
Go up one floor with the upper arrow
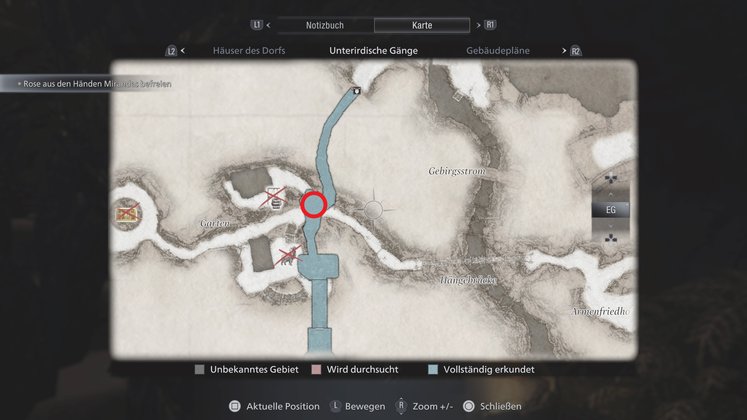pos(610,184)
